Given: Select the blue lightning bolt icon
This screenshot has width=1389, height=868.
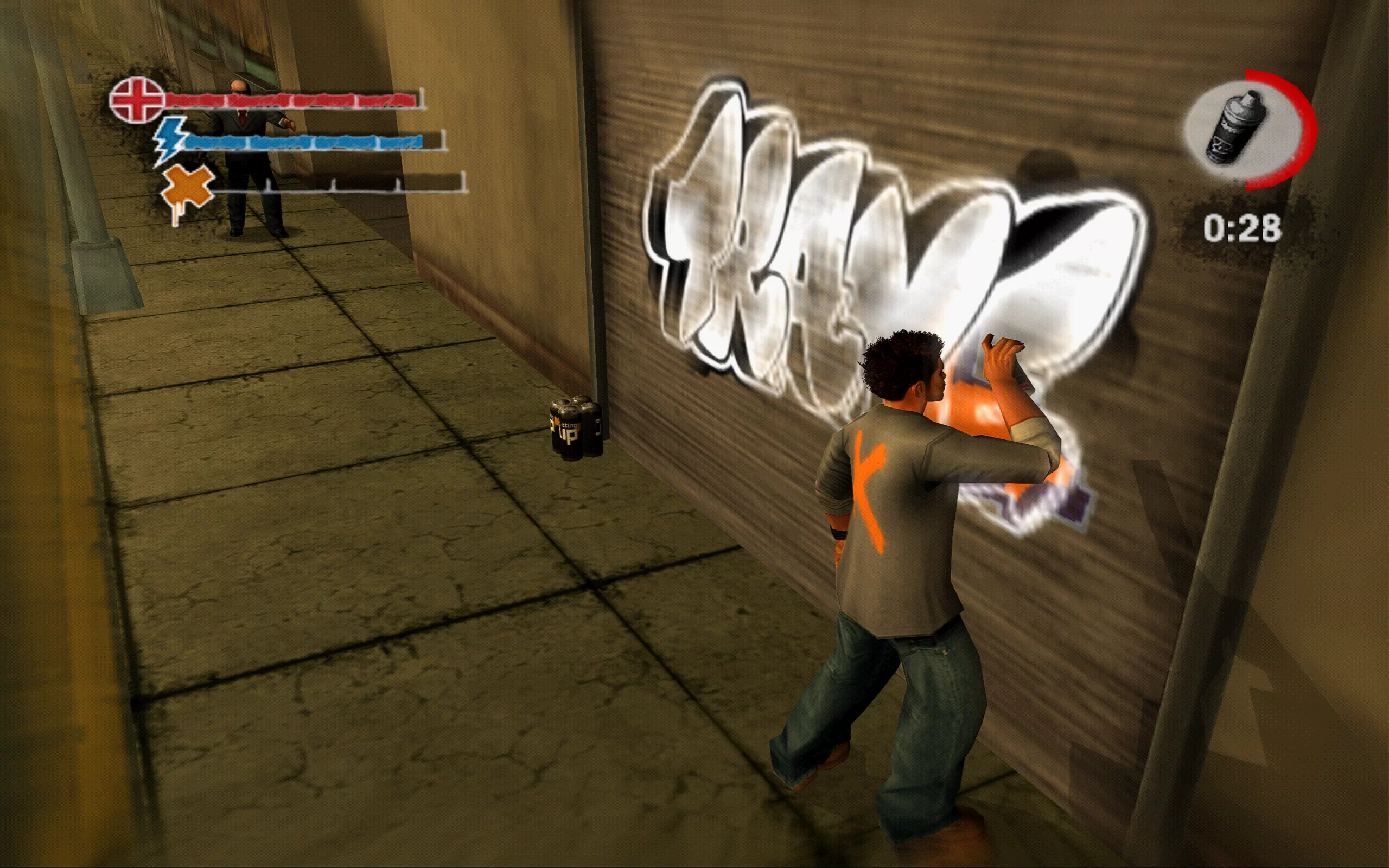Looking at the screenshot, I should 170,141.
